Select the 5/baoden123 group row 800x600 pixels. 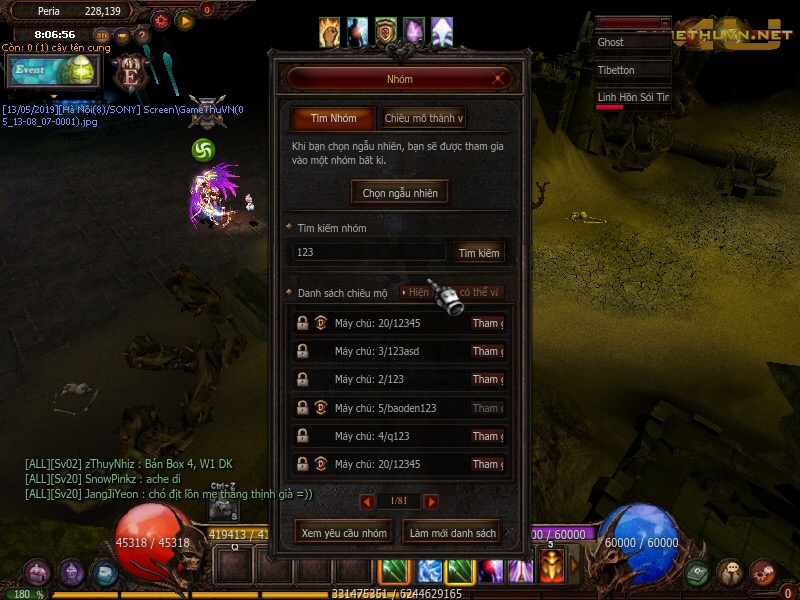point(385,408)
